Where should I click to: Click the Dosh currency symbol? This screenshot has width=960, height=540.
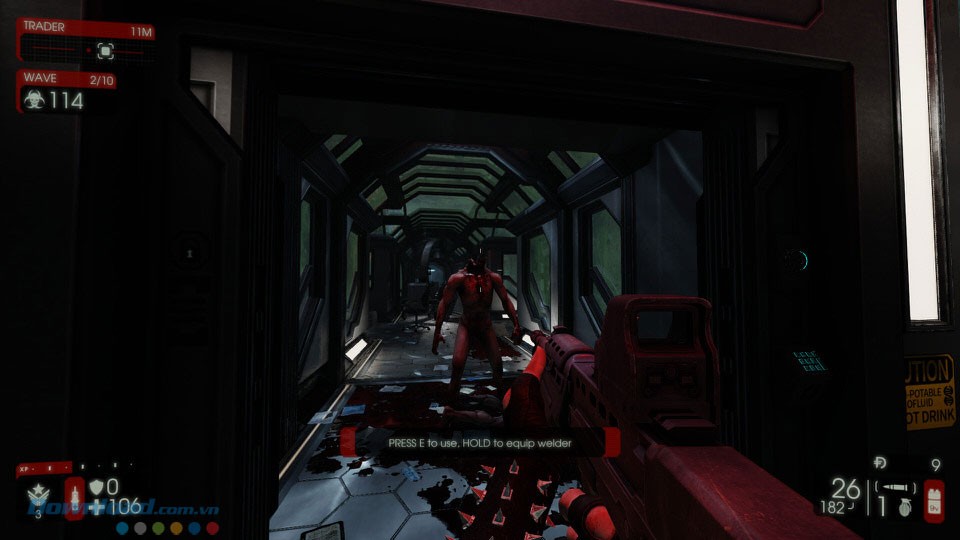(x=879, y=463)
